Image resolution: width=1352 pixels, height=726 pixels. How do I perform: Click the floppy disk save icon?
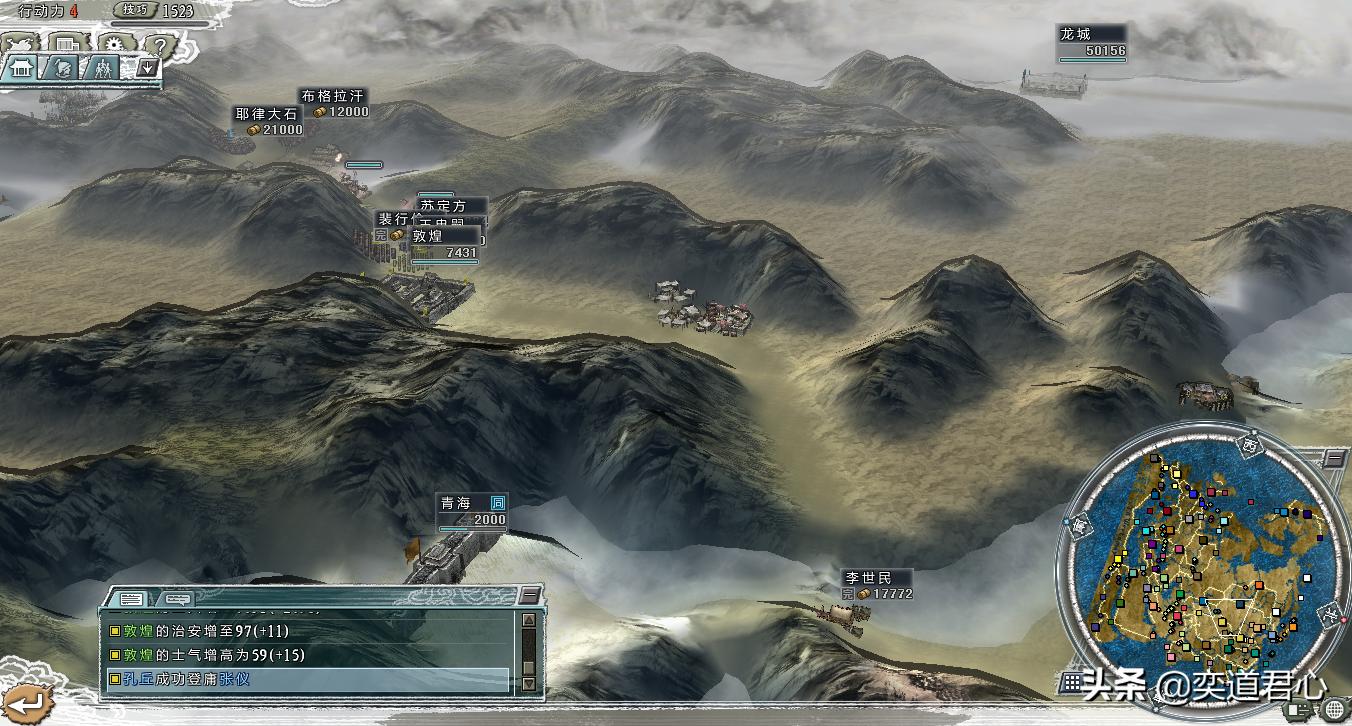66,45
